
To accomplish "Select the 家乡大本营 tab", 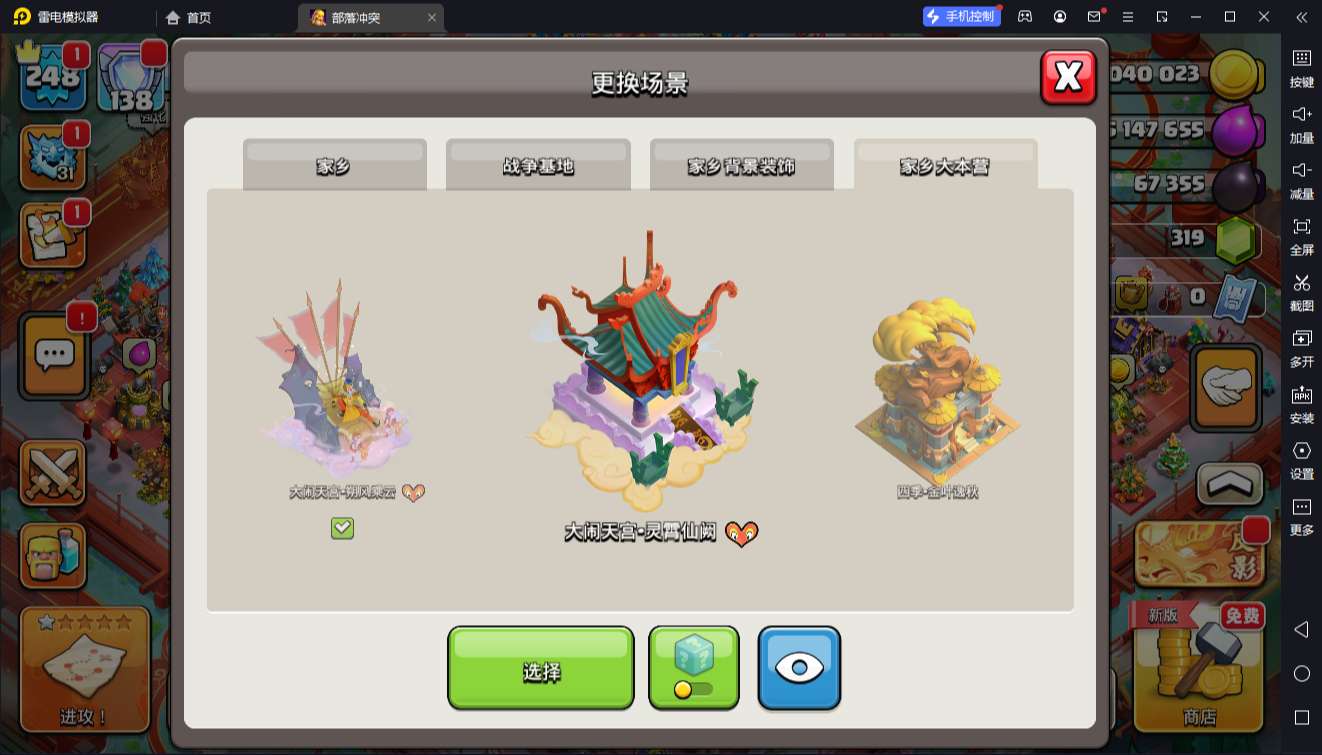I will tap(945, 165).
